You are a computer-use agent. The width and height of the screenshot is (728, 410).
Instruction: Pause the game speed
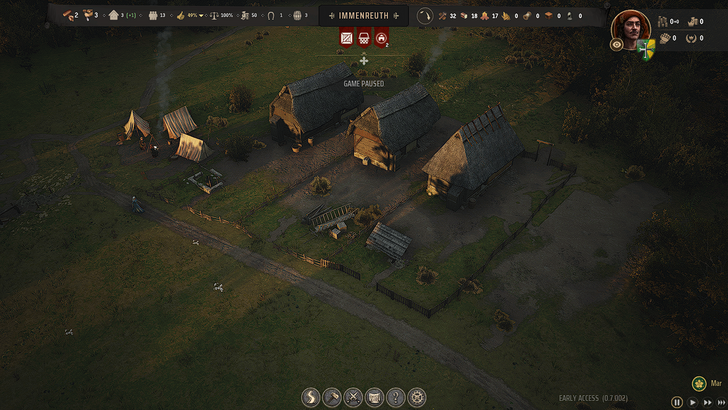[x=677, y=402]
